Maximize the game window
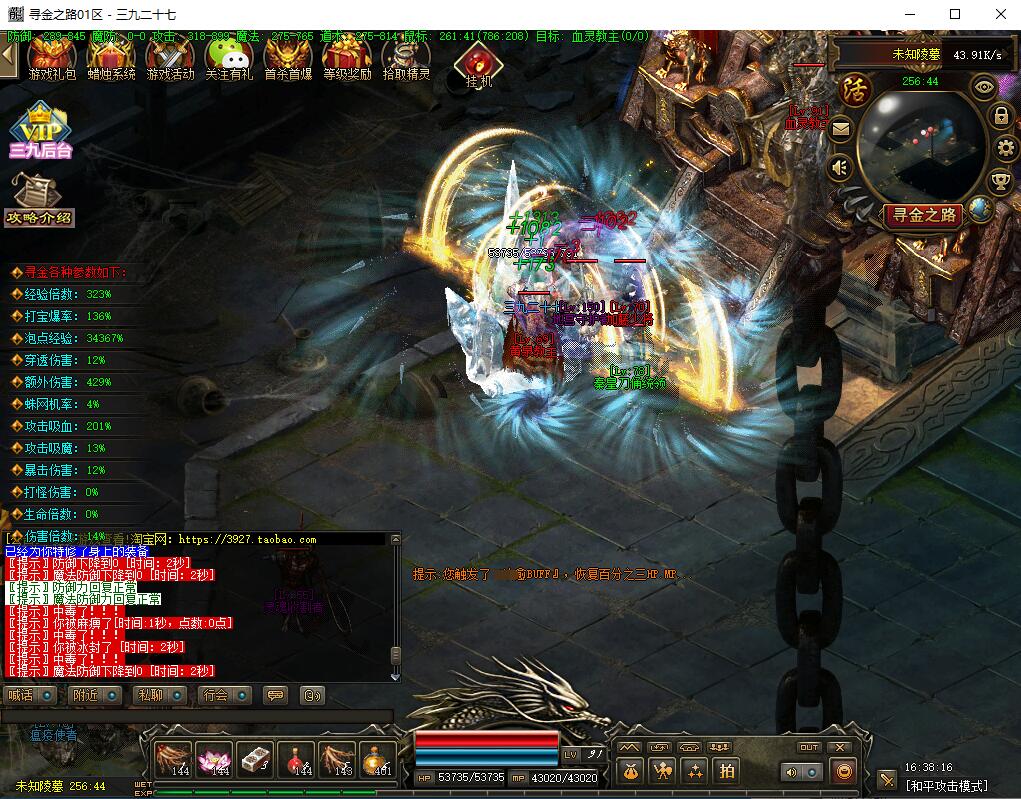 coord(955,14)
